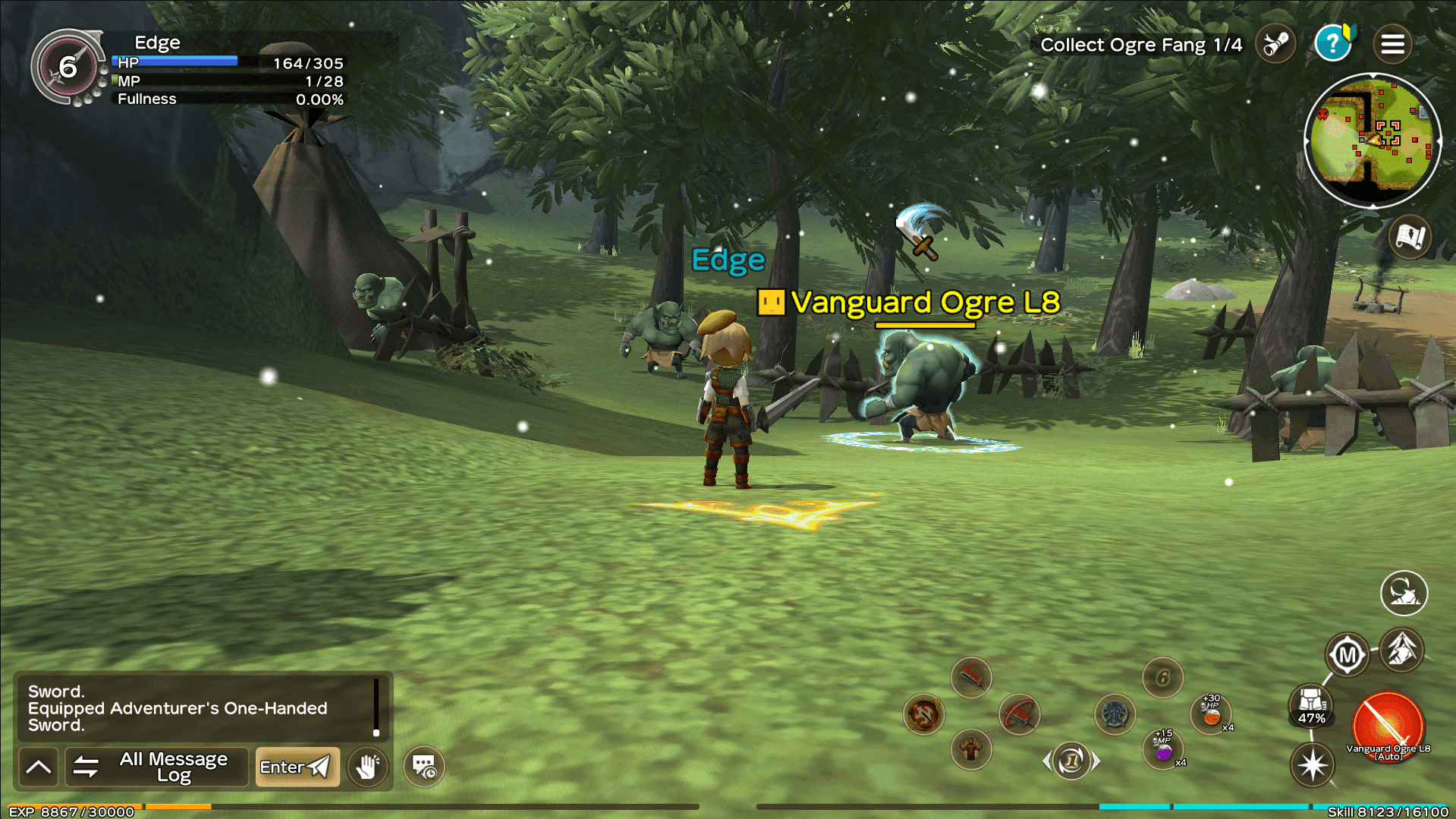1456x819 pixels.
Task: Click the question mark help icon
Action: coord(1332,44)
